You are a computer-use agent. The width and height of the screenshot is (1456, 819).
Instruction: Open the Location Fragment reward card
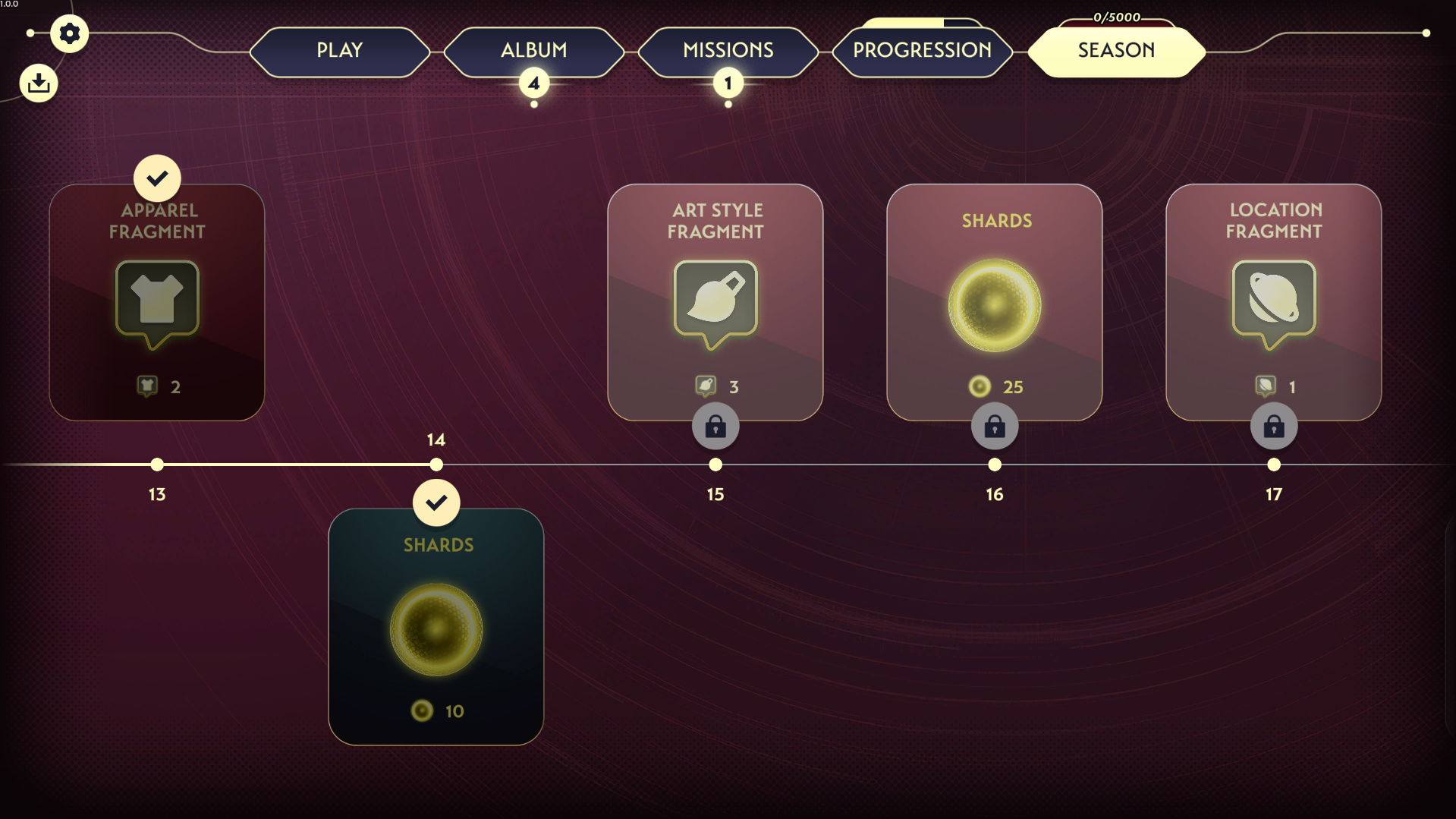pyautogui.click(x=1273, y=302)
